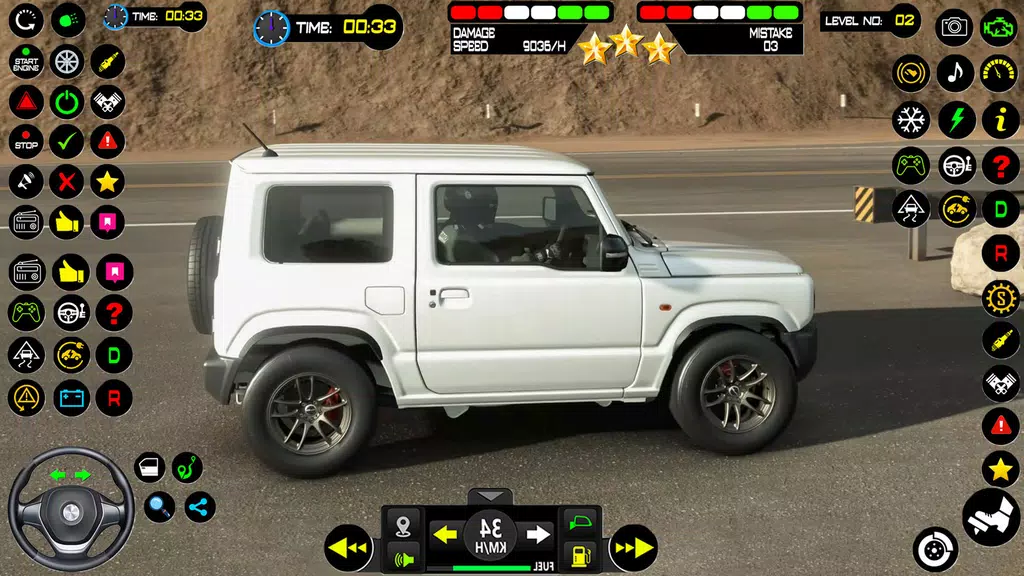Click the steering wheel control

[x=71, y=509]
